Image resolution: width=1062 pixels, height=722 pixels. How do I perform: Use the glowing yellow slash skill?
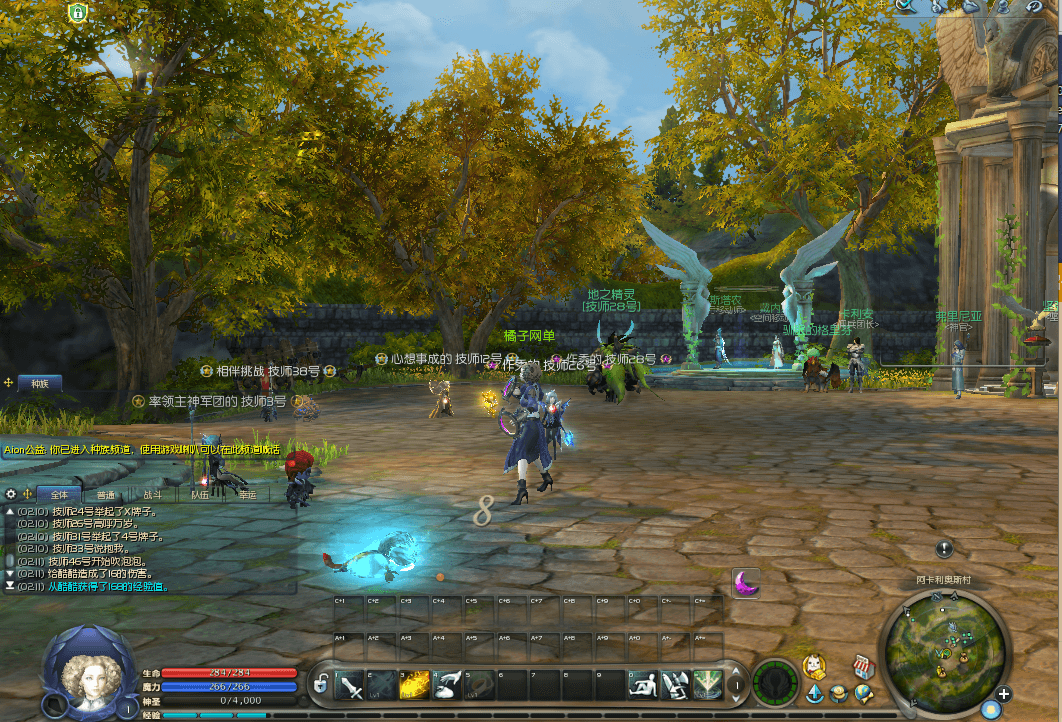tap(415, 685)
